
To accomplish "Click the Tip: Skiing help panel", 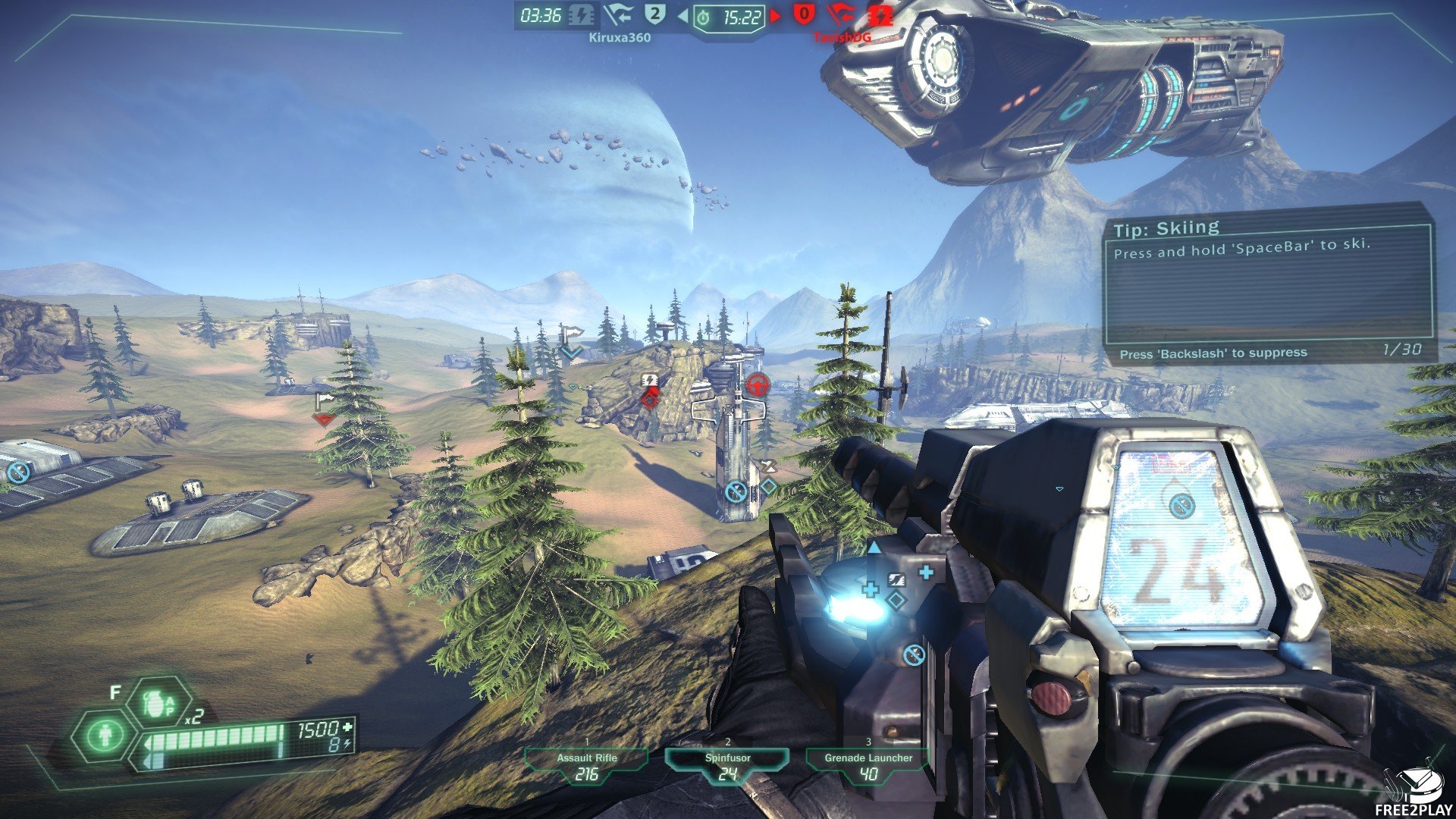I will coord(1267,282).
